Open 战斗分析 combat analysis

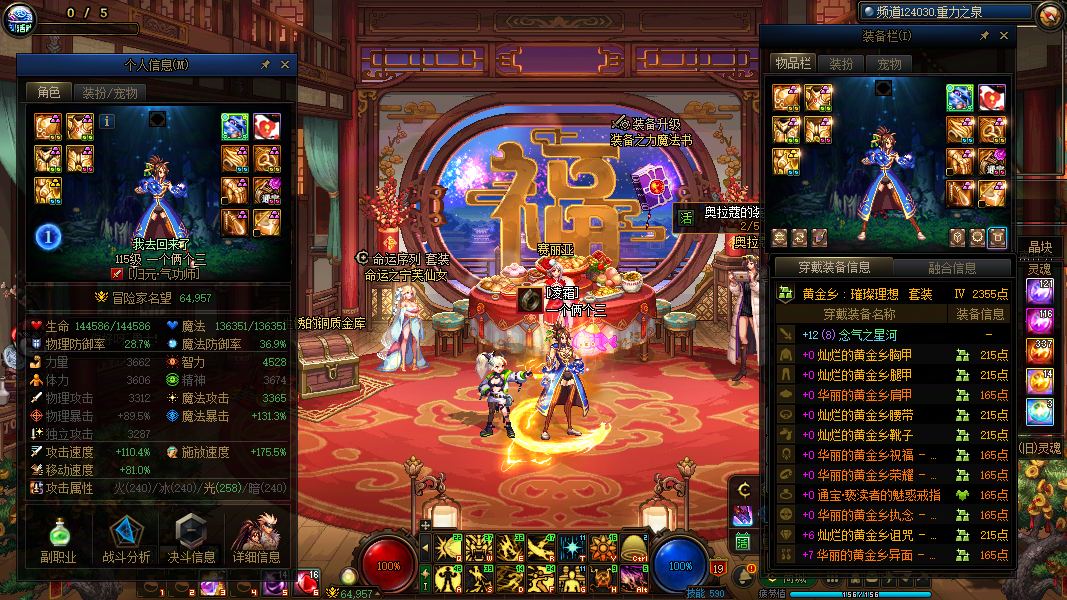point(126,540)
